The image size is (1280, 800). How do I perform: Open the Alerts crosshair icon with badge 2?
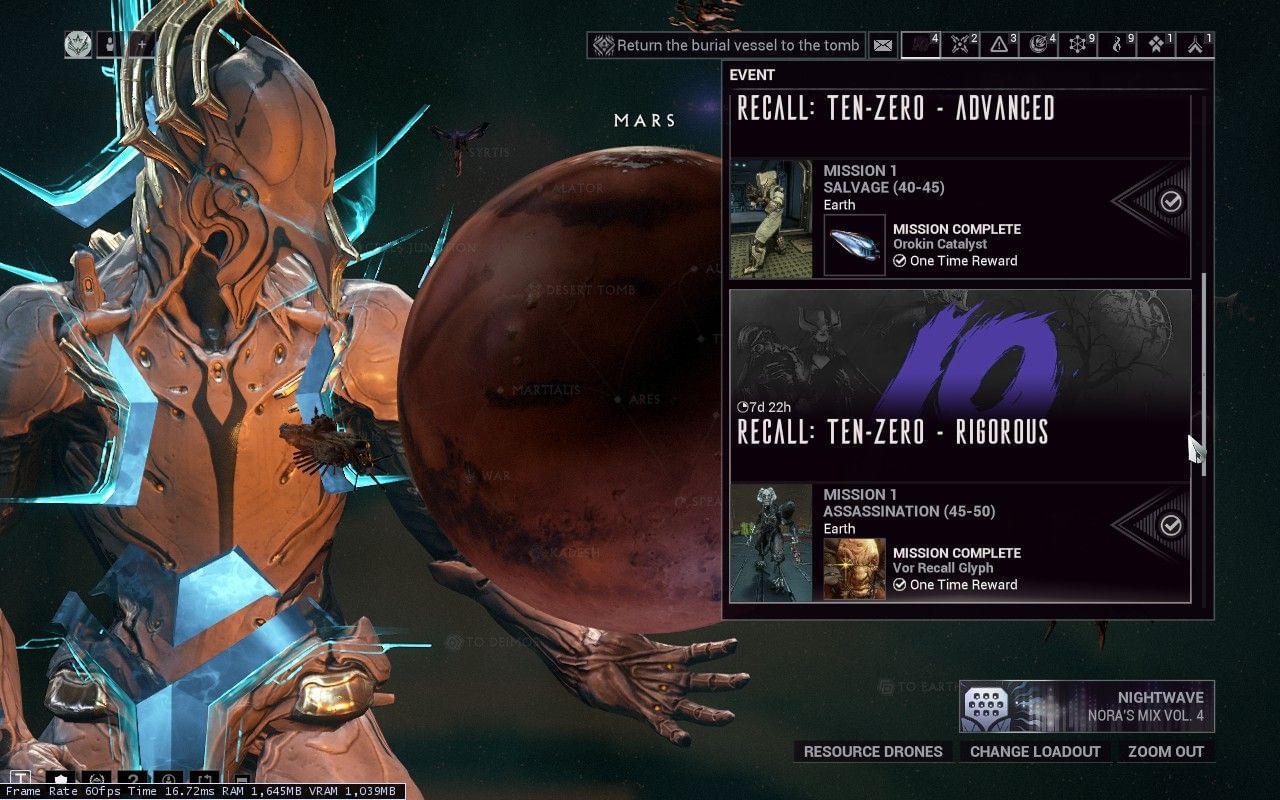960,46
